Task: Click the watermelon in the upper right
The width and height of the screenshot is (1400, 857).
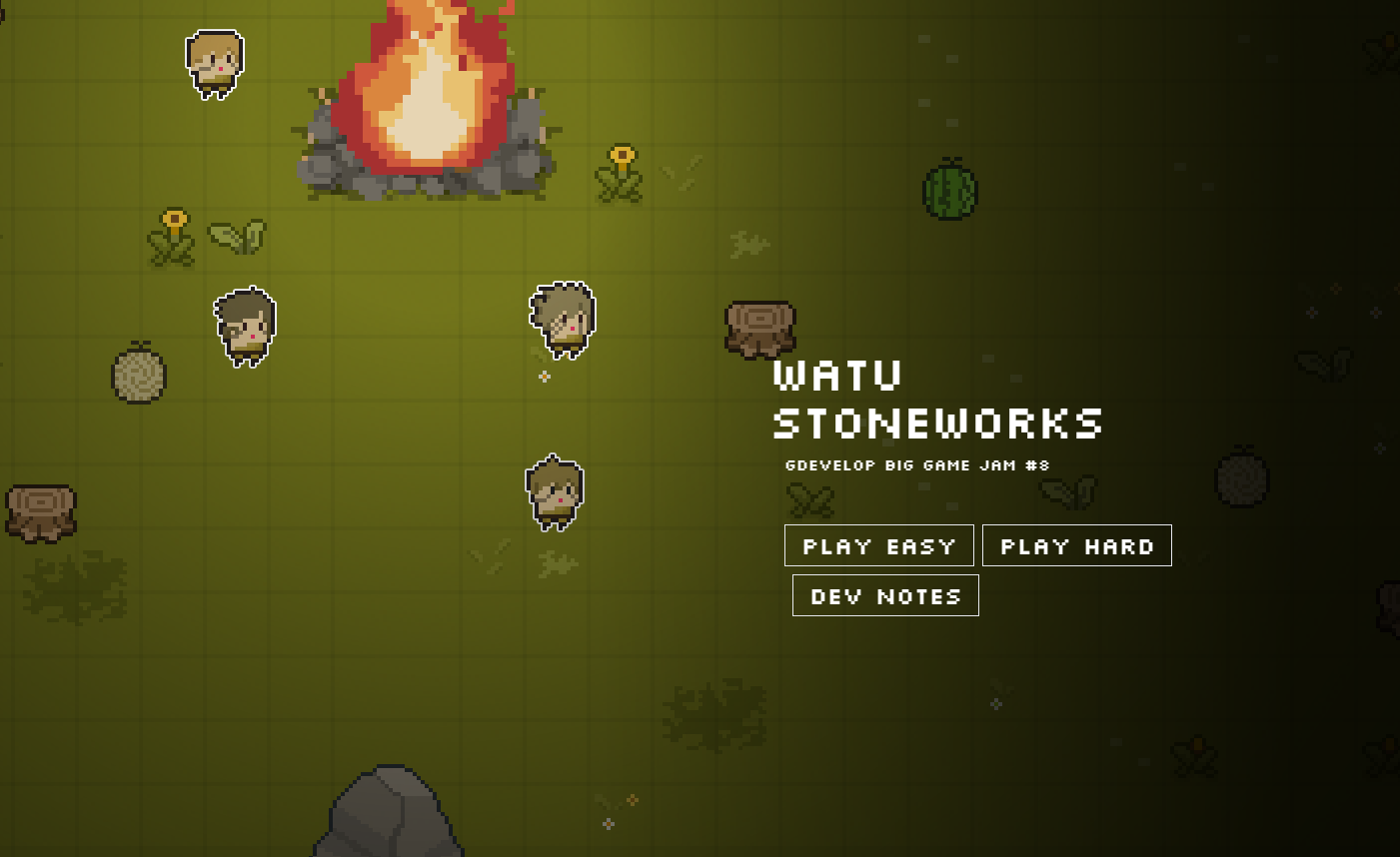Action: (949, 188)
